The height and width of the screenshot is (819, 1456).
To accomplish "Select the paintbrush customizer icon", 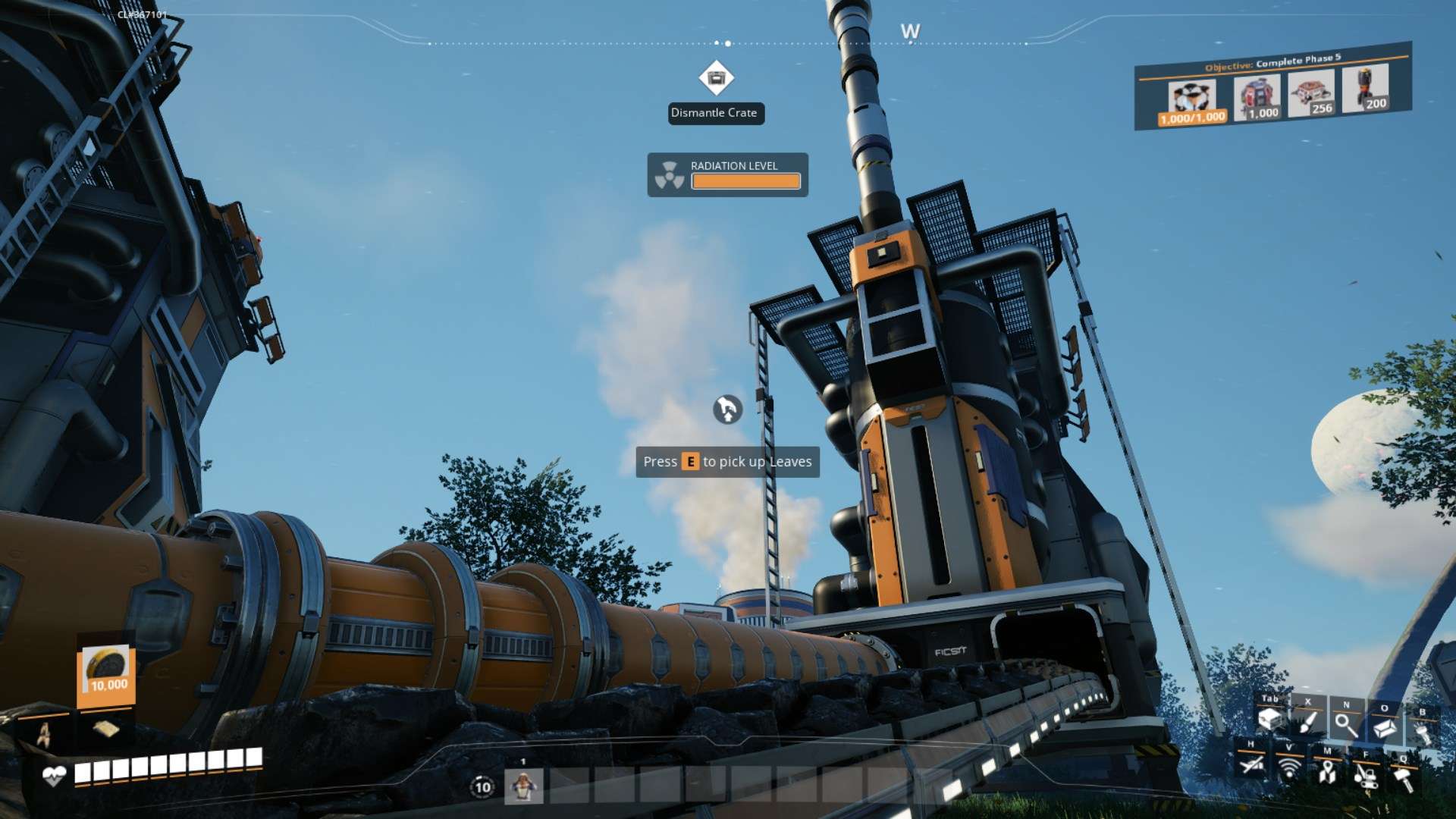I will [1308, 722].
